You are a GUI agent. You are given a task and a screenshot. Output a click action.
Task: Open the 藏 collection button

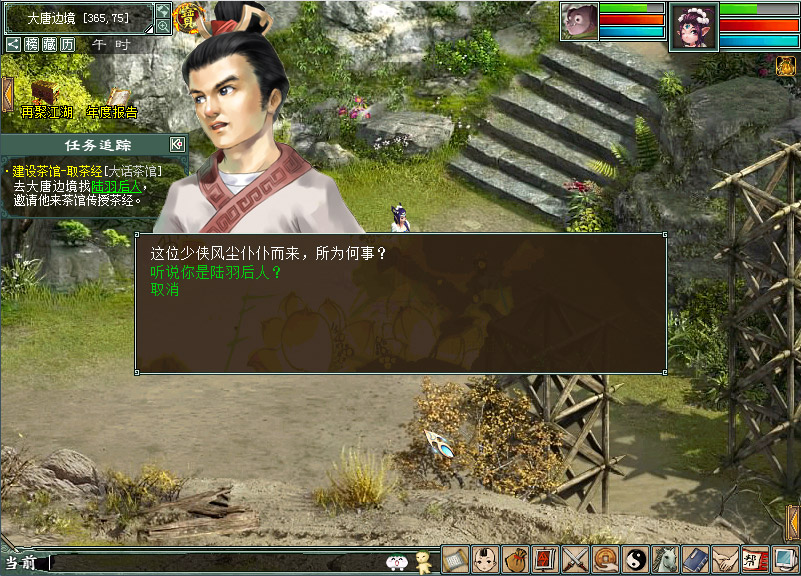click(49, 45)
